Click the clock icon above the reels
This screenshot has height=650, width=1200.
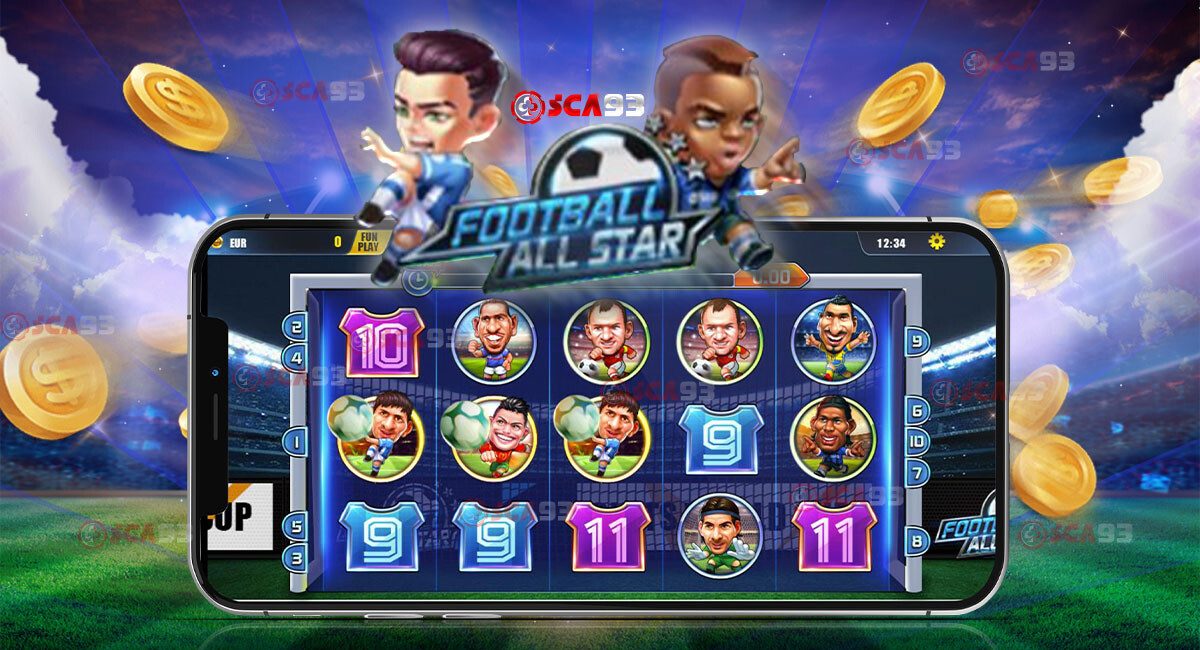click(x=417, y=281)
